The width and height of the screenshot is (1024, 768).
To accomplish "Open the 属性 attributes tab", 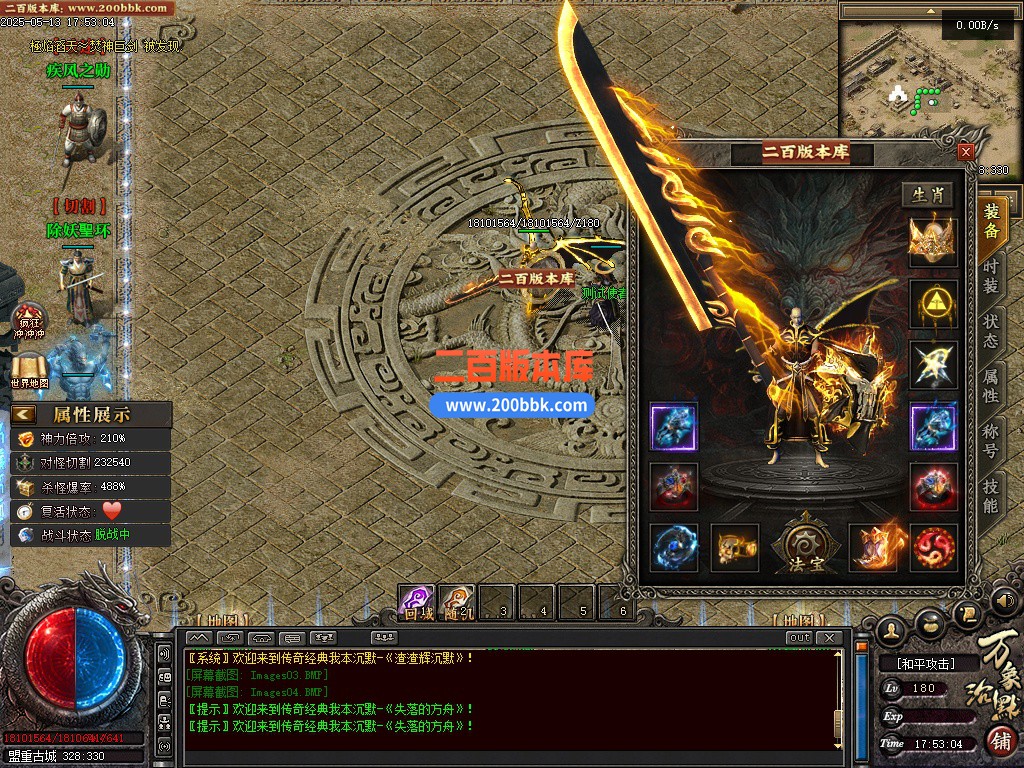I will pos(990,386).
